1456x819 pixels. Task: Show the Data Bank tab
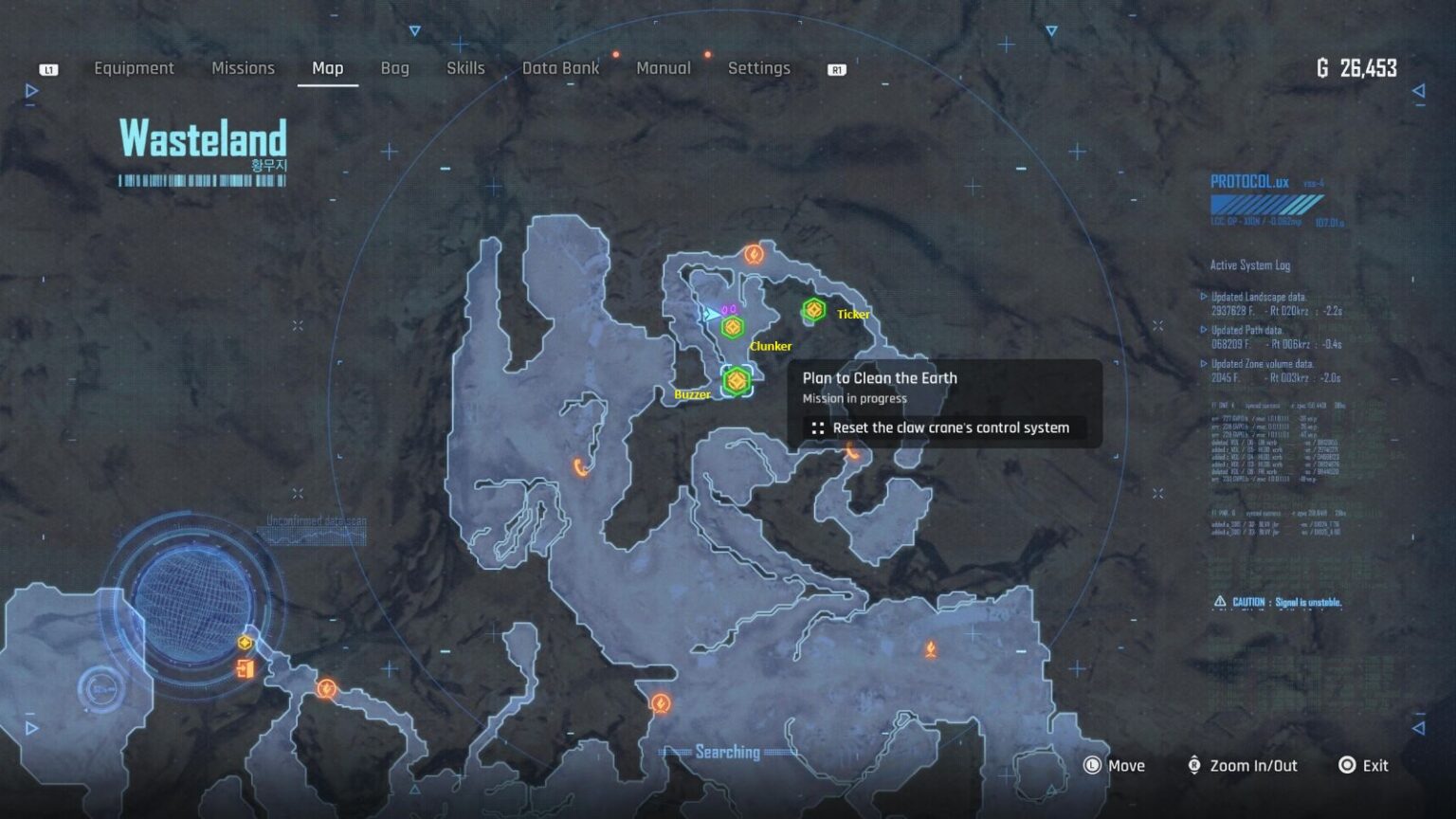(560, 68)
